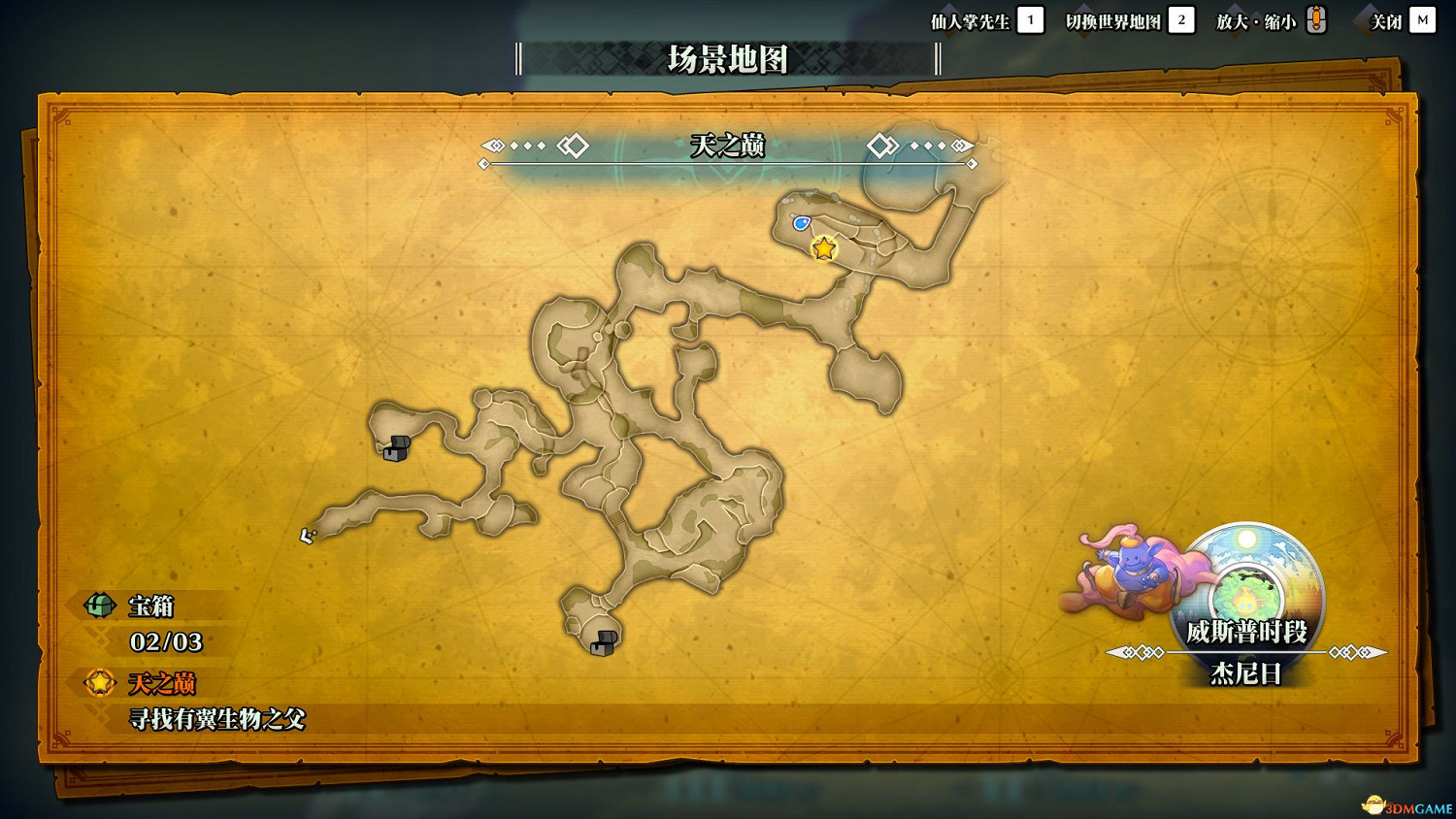The height and width of the screenshot is (819, 1456).
Task: Expand the left diamond arrows beside 天之巅
Action: point(533,146)
